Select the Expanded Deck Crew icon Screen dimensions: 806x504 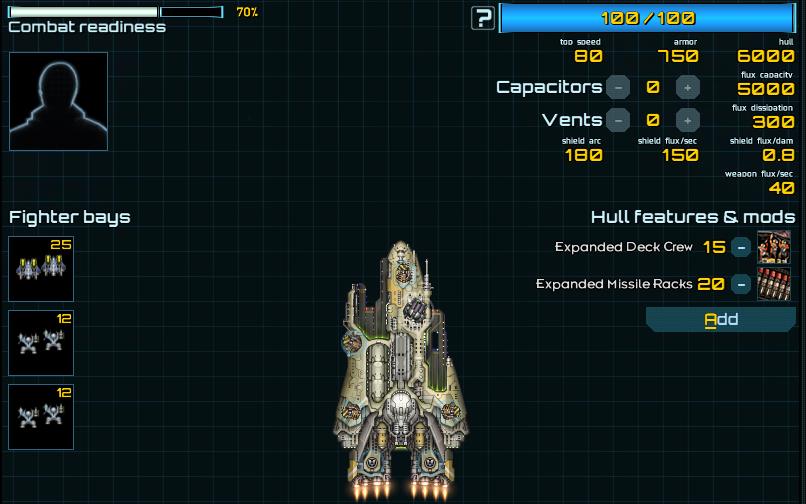click(x=774, y=247)
